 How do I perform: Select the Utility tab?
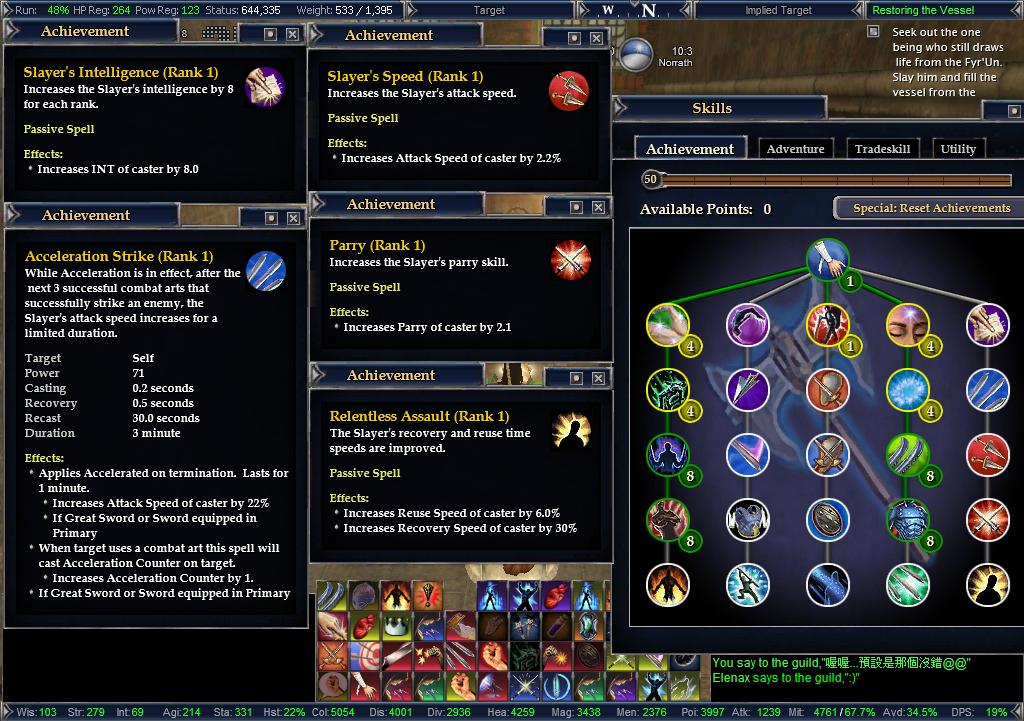(x=958, y=149)
